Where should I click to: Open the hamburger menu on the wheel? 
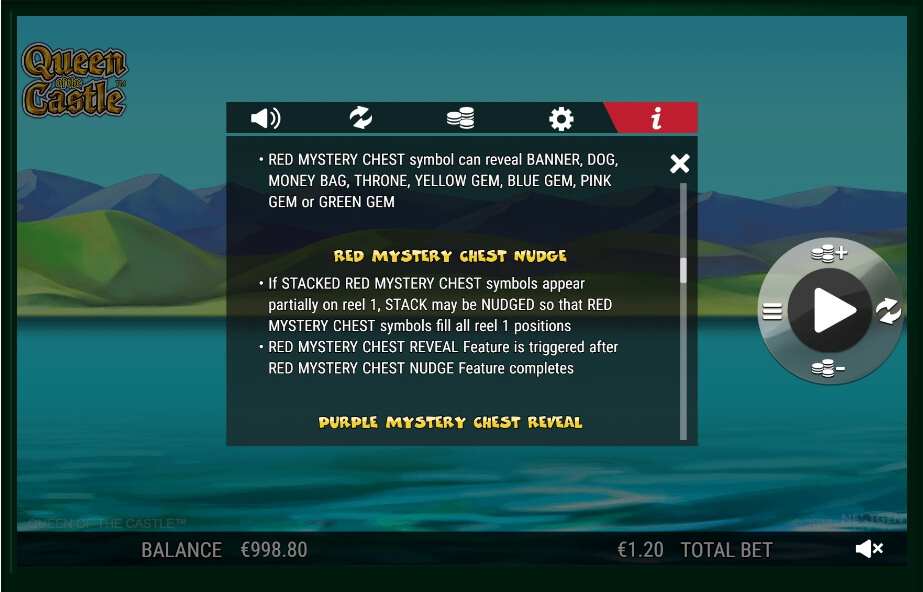[772, 311]
